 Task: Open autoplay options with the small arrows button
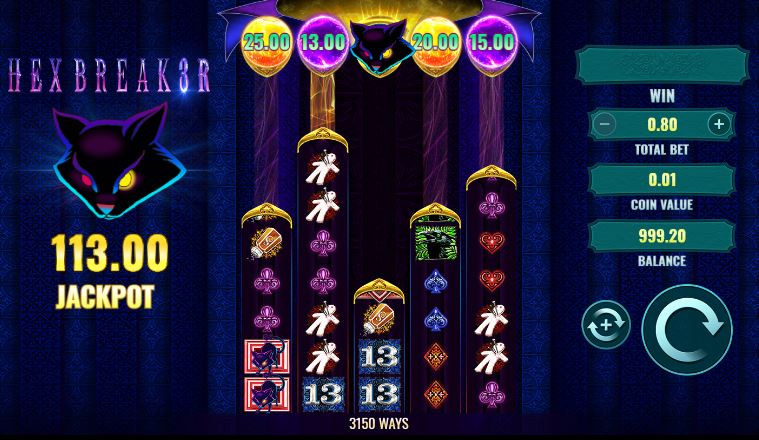(606, 326)
